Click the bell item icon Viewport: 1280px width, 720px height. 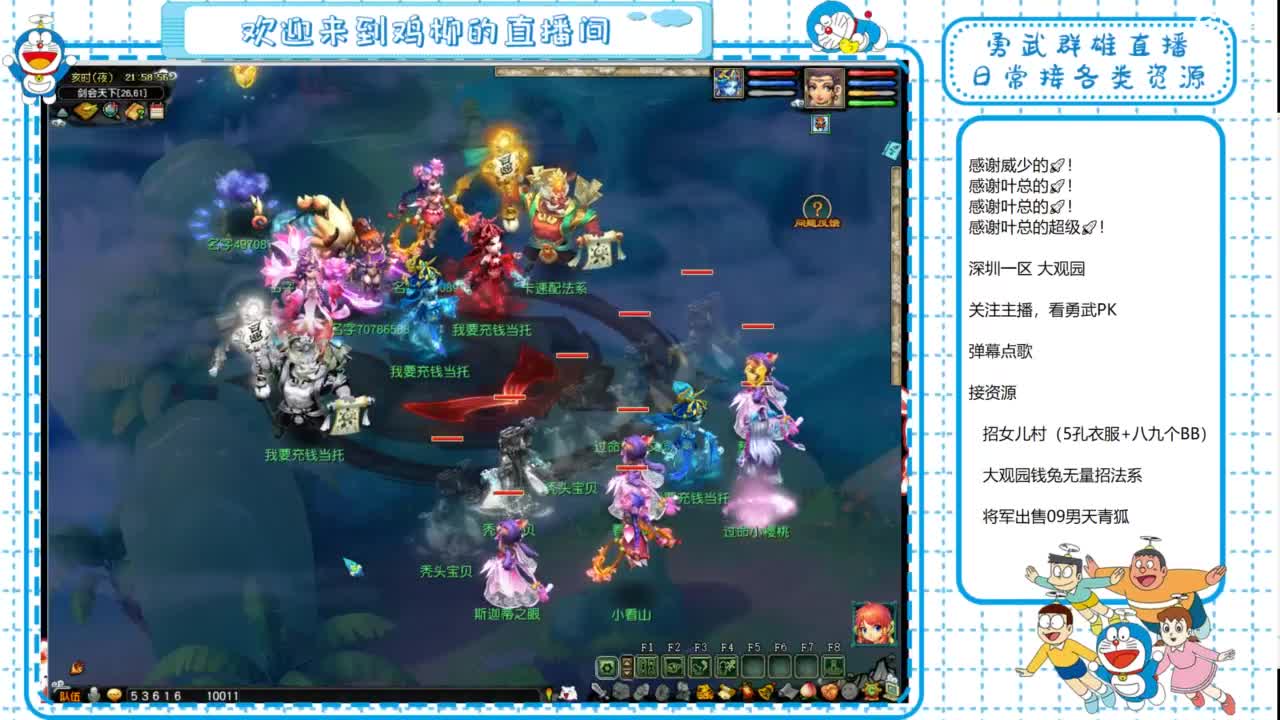click(x=766, y=691)
